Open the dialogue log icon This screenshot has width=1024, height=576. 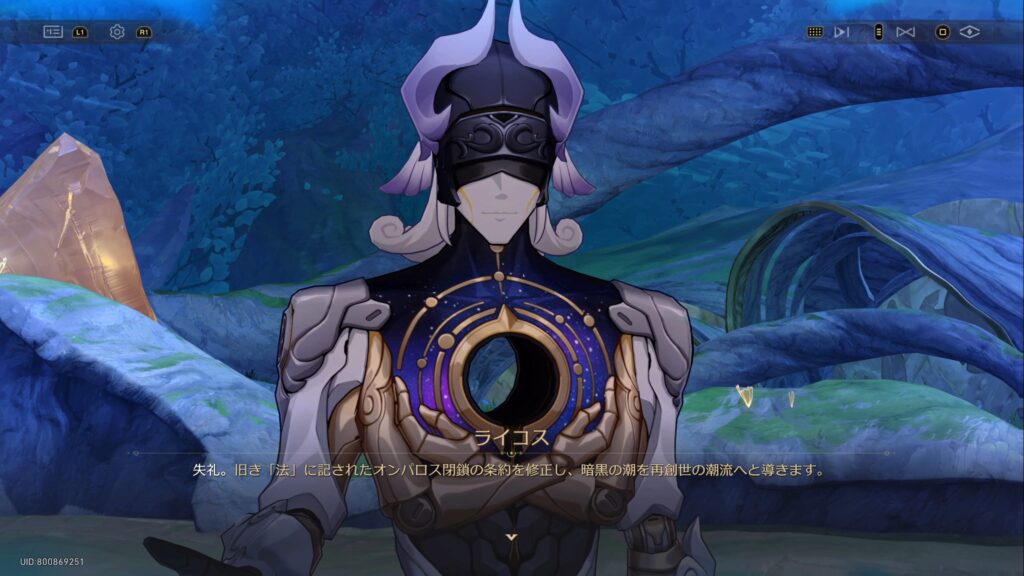click(x=53, y=32)
